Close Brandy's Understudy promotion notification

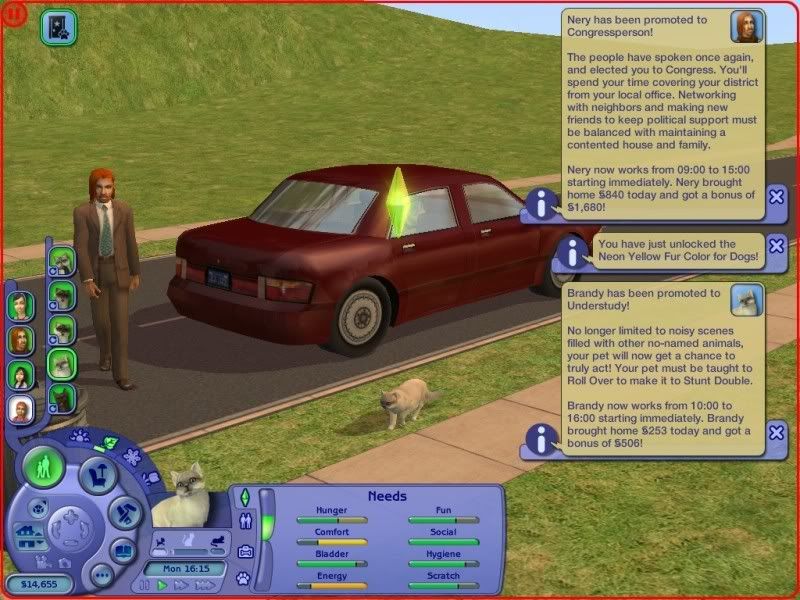(777, 432)
